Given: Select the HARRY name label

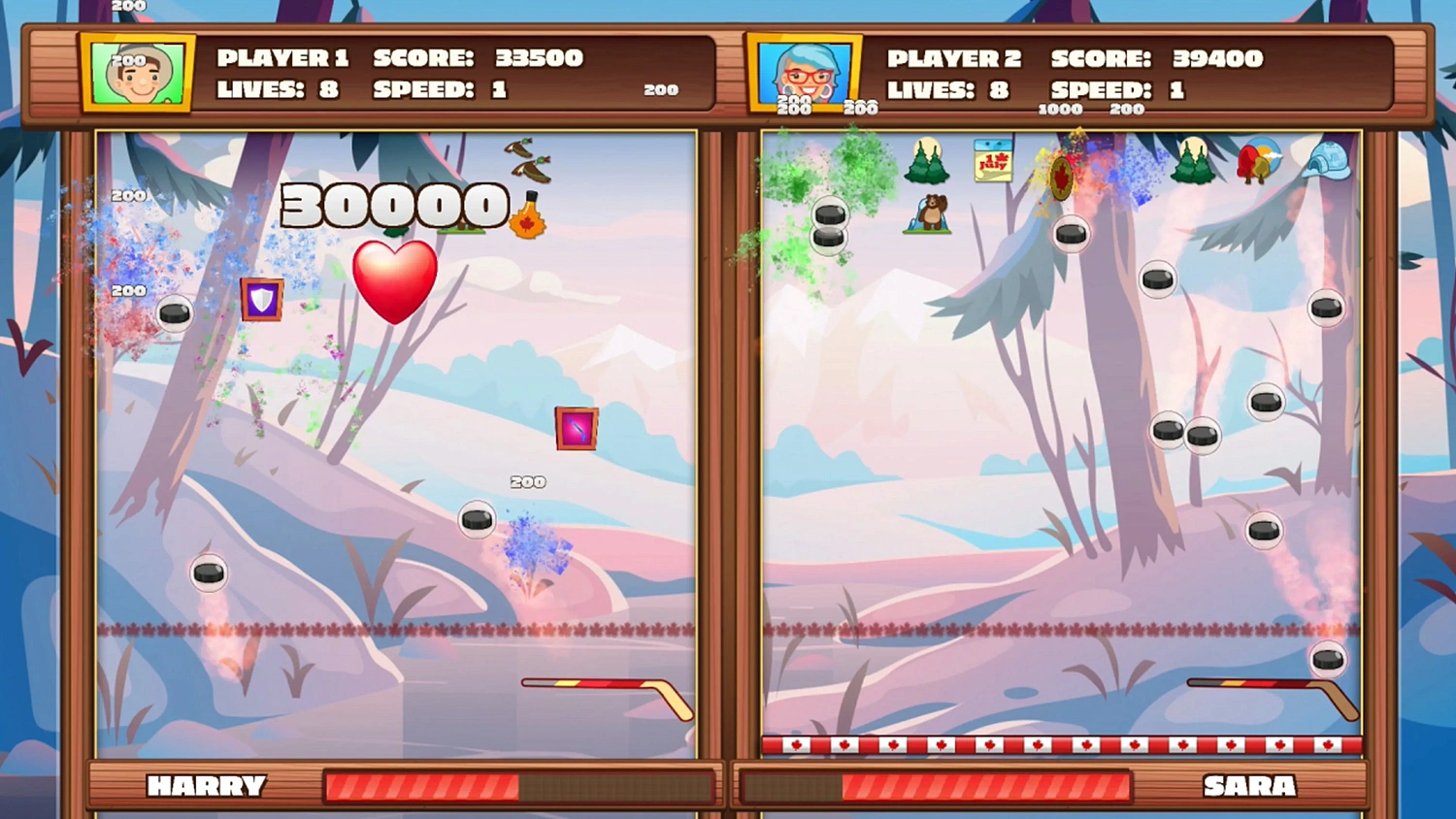Looking at the screenshot, I should [x=207, y=786].
